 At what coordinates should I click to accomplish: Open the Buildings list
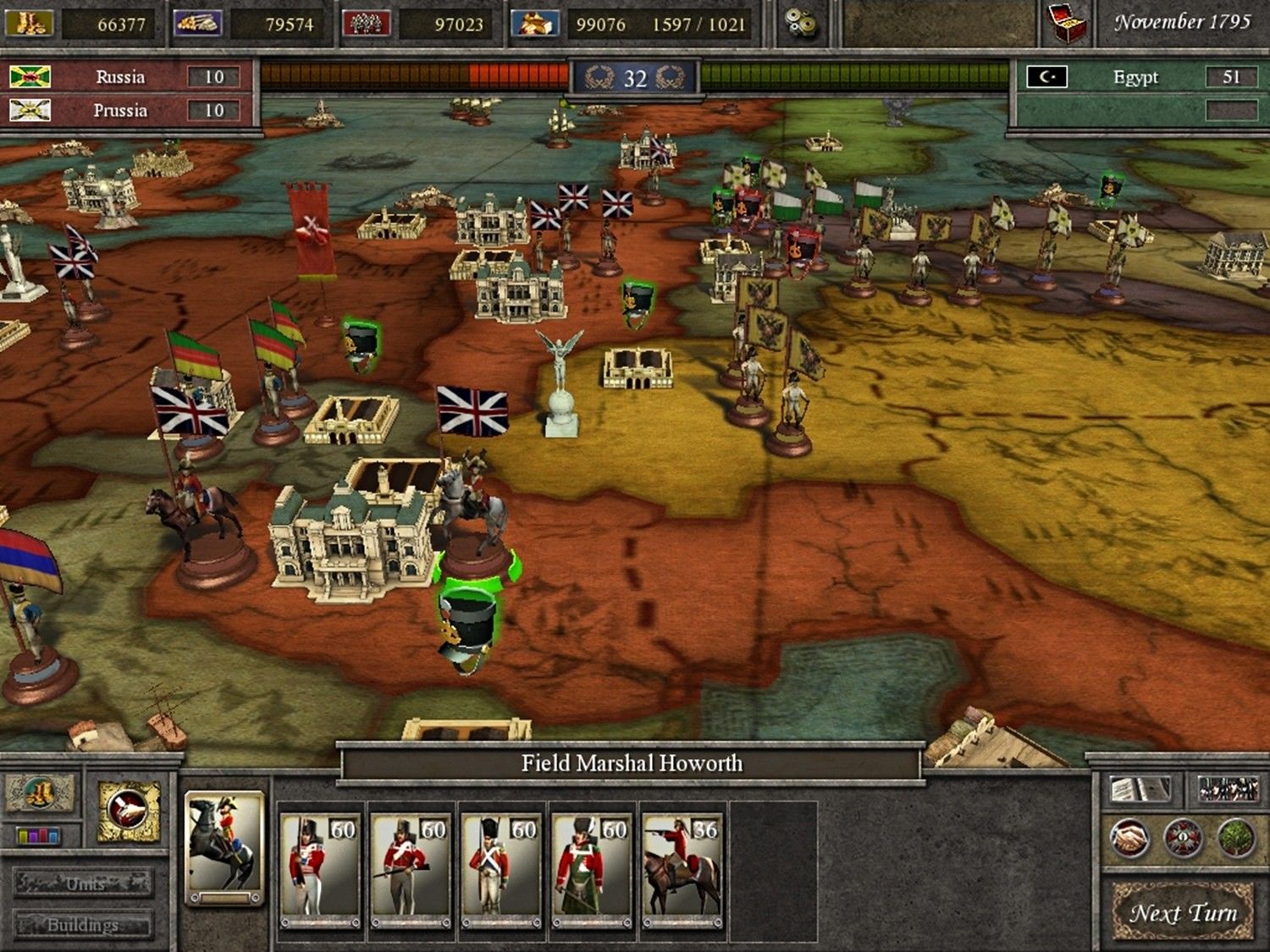click(84, 924)
